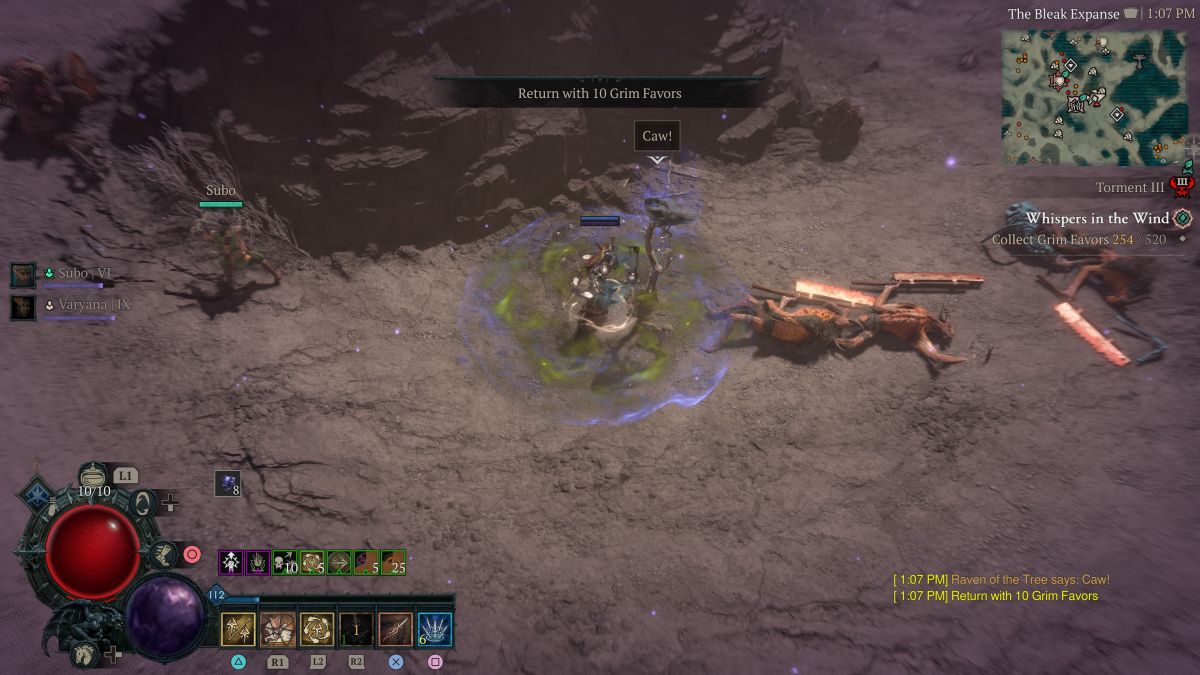This screenshot has width=1200, height=675.
Task: Open the minimap of The Bleak Expanse
Action: pos(1095,96)
